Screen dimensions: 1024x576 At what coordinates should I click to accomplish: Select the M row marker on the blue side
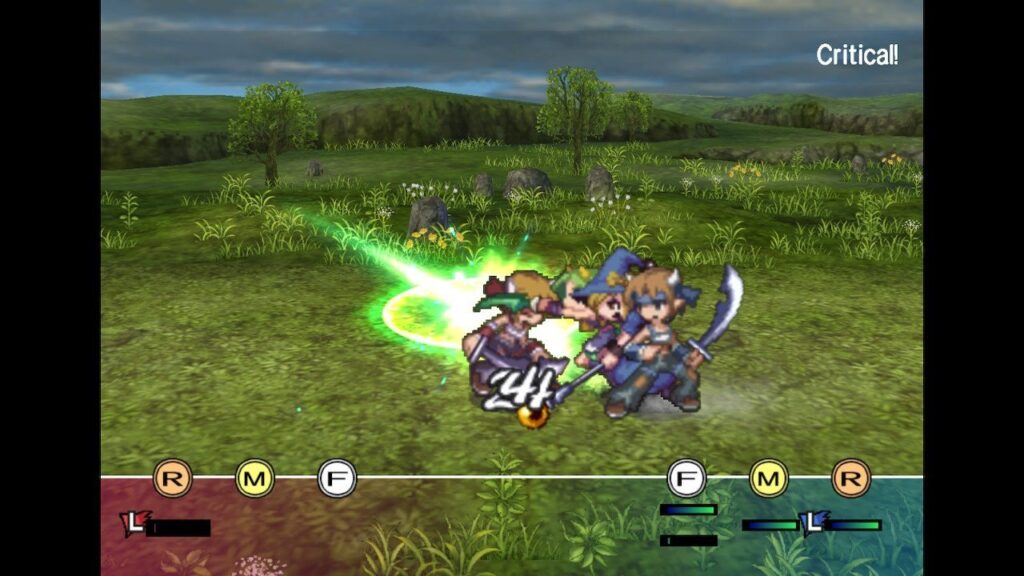coord(769,478)
